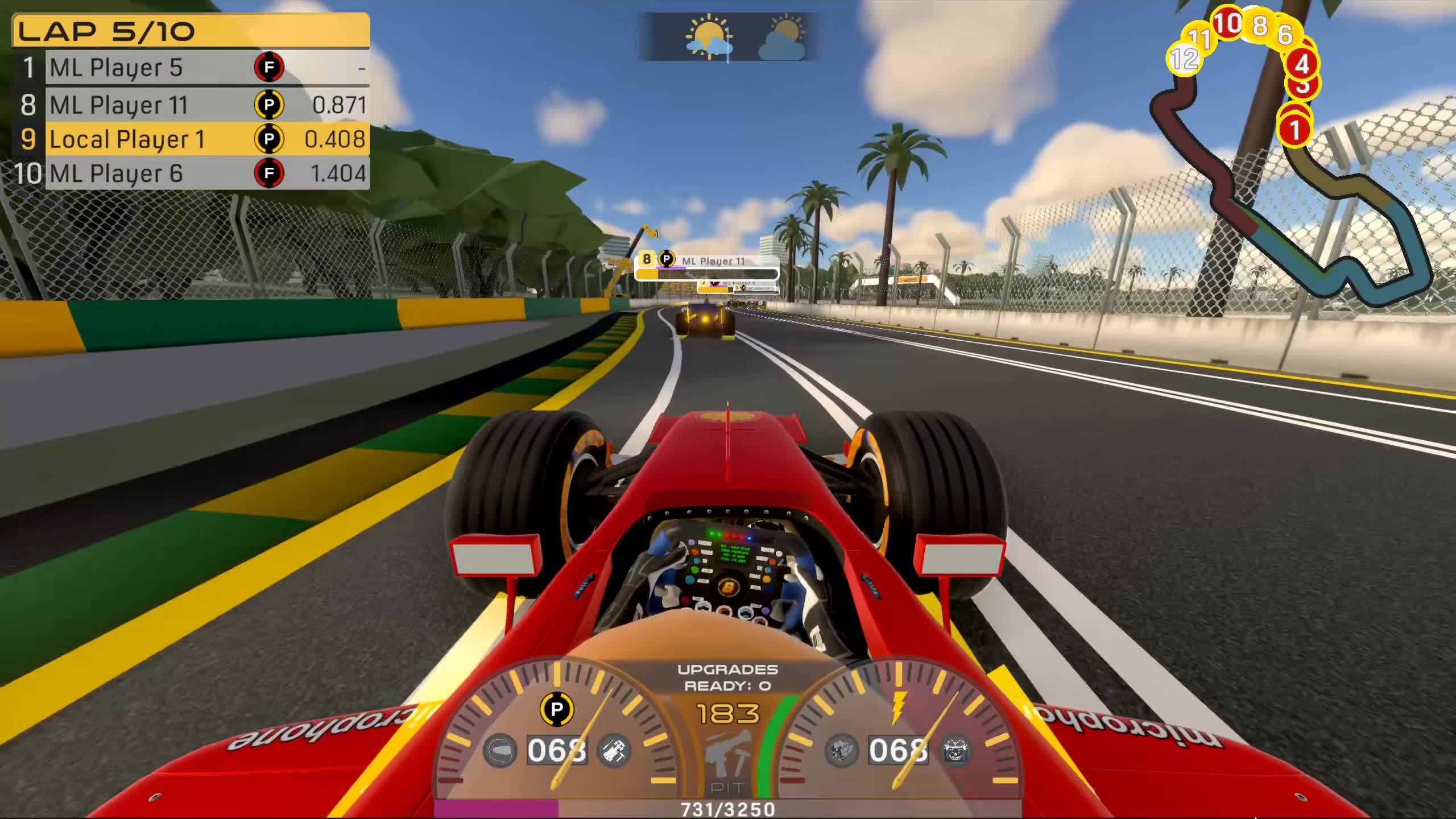The width and height of the screenshot is (1456, 819).
Task: Toggle the P compound badge for ML Player 11
Action: pyautogui.click(x=268, y=105)
